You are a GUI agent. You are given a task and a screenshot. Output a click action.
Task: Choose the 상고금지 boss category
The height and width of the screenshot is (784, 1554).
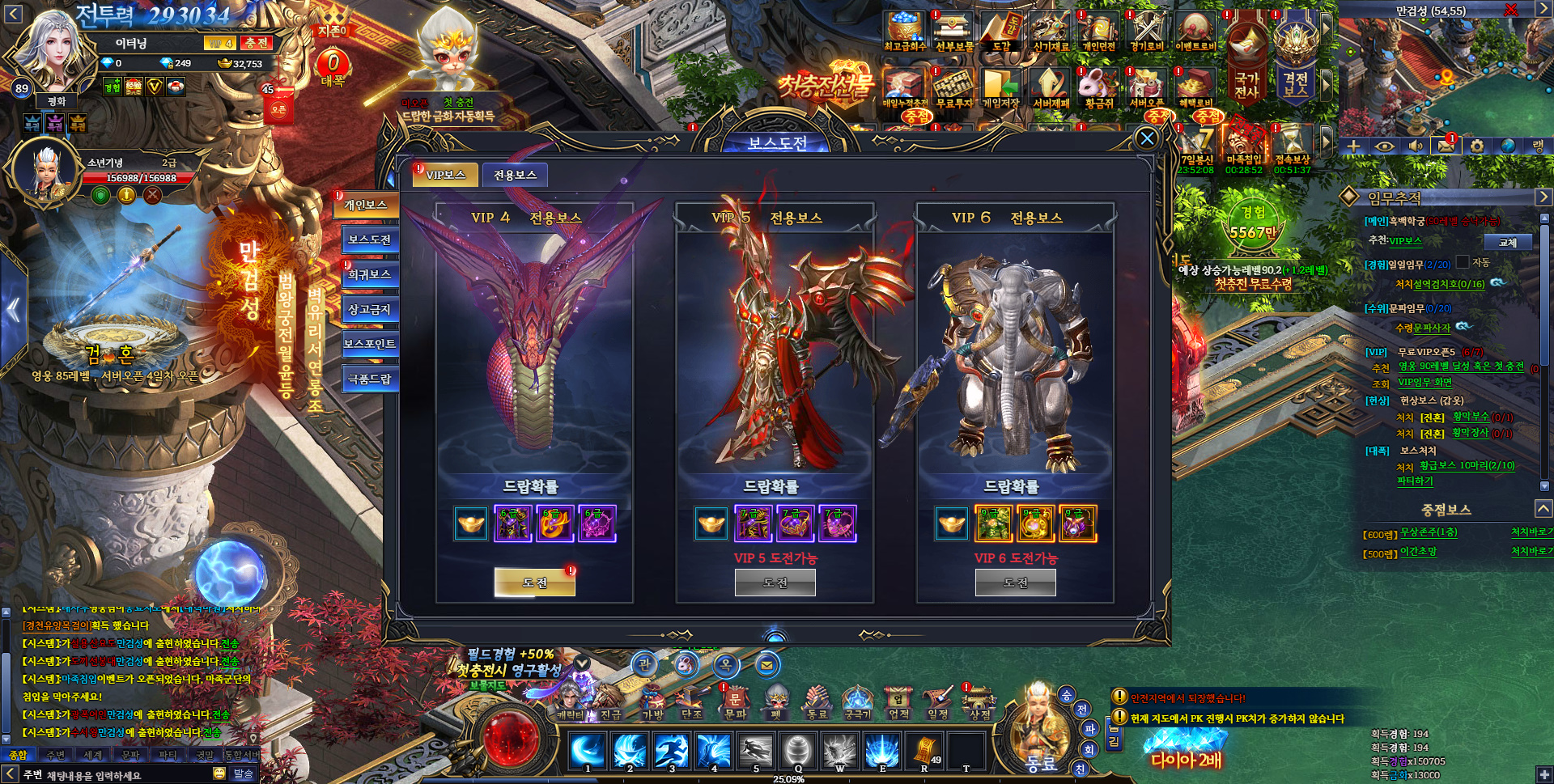[369, 310]
